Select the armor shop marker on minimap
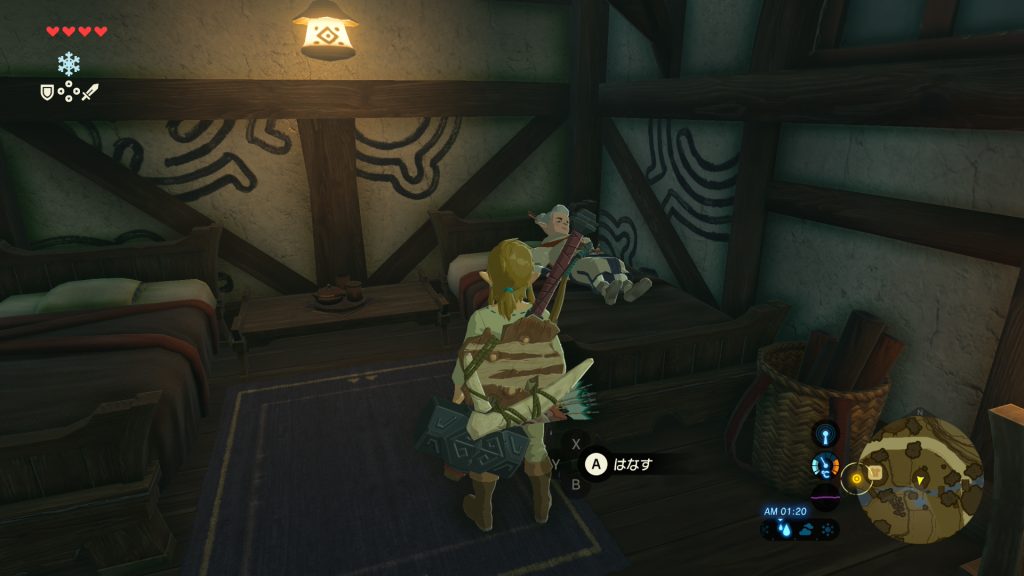This screenshot has width=1024, height=576. tap(875, 472)
